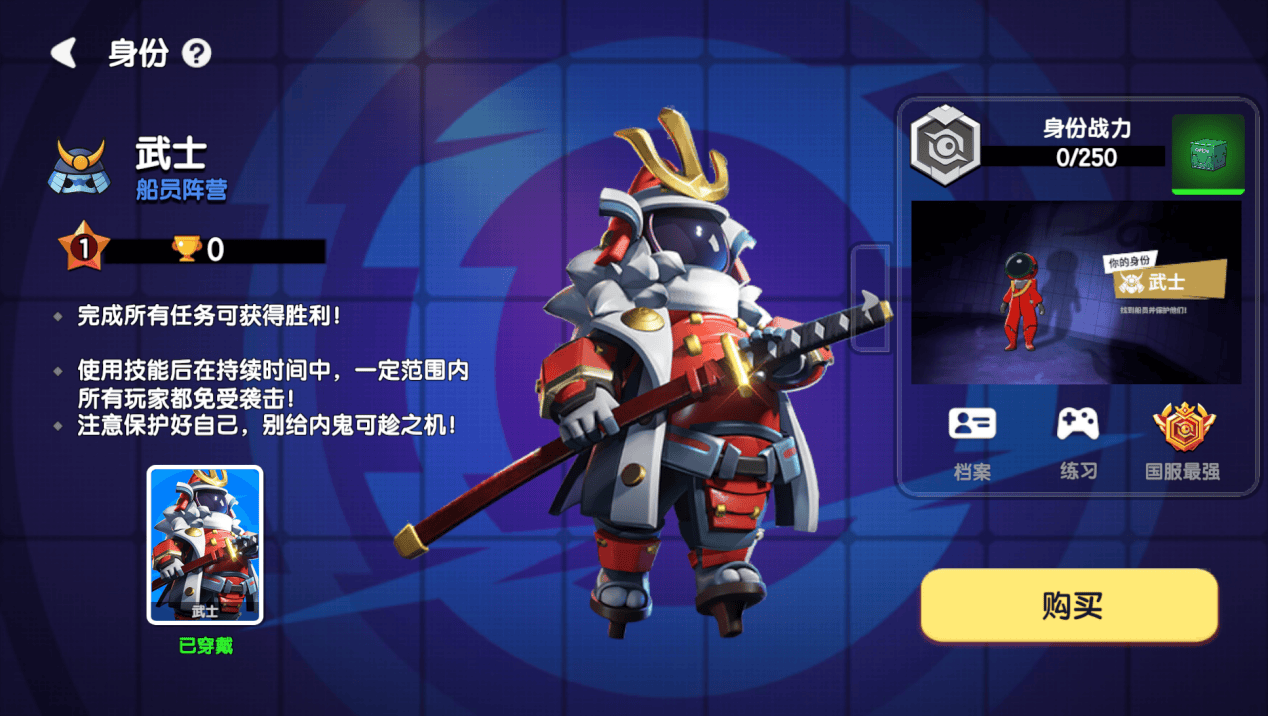This screenshot has height=716, width=1268.
Task: Open the help question mark icon
Action: coord(197,54)
